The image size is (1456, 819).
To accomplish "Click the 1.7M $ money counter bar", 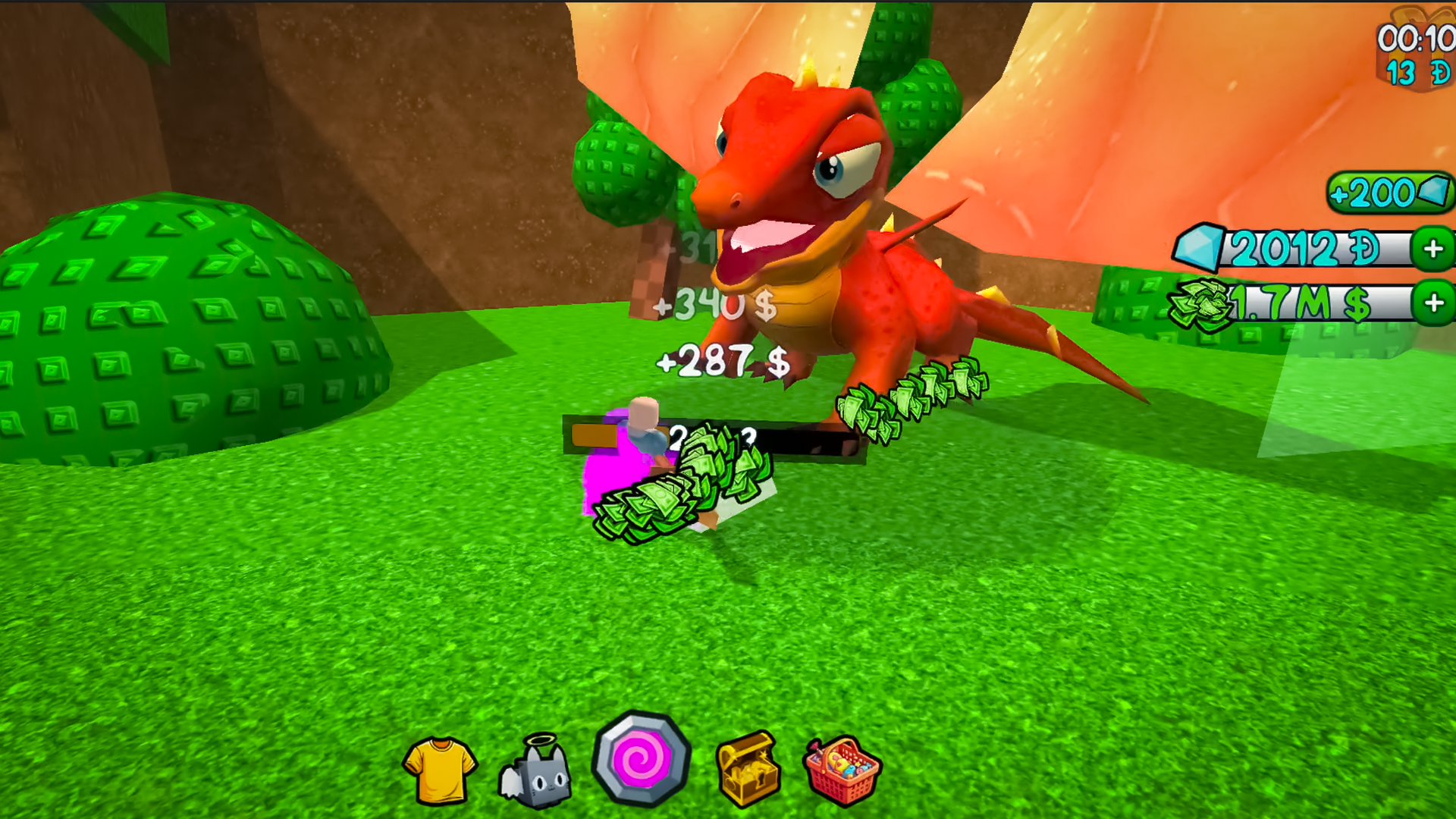I will click(x=1319, y=305).
